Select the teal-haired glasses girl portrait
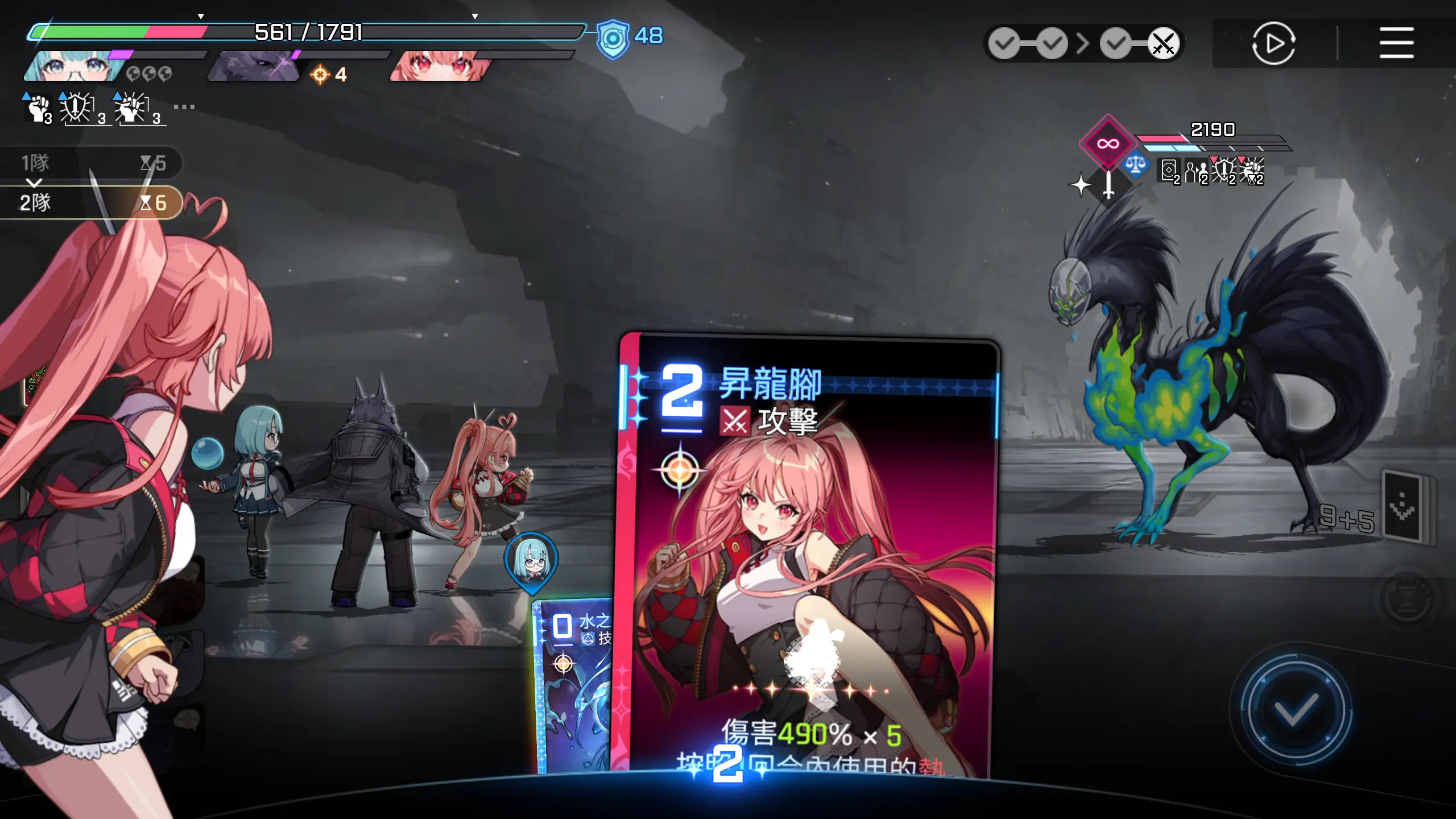This screenshot has height=819, width=1456. click(x=74, y=66)
